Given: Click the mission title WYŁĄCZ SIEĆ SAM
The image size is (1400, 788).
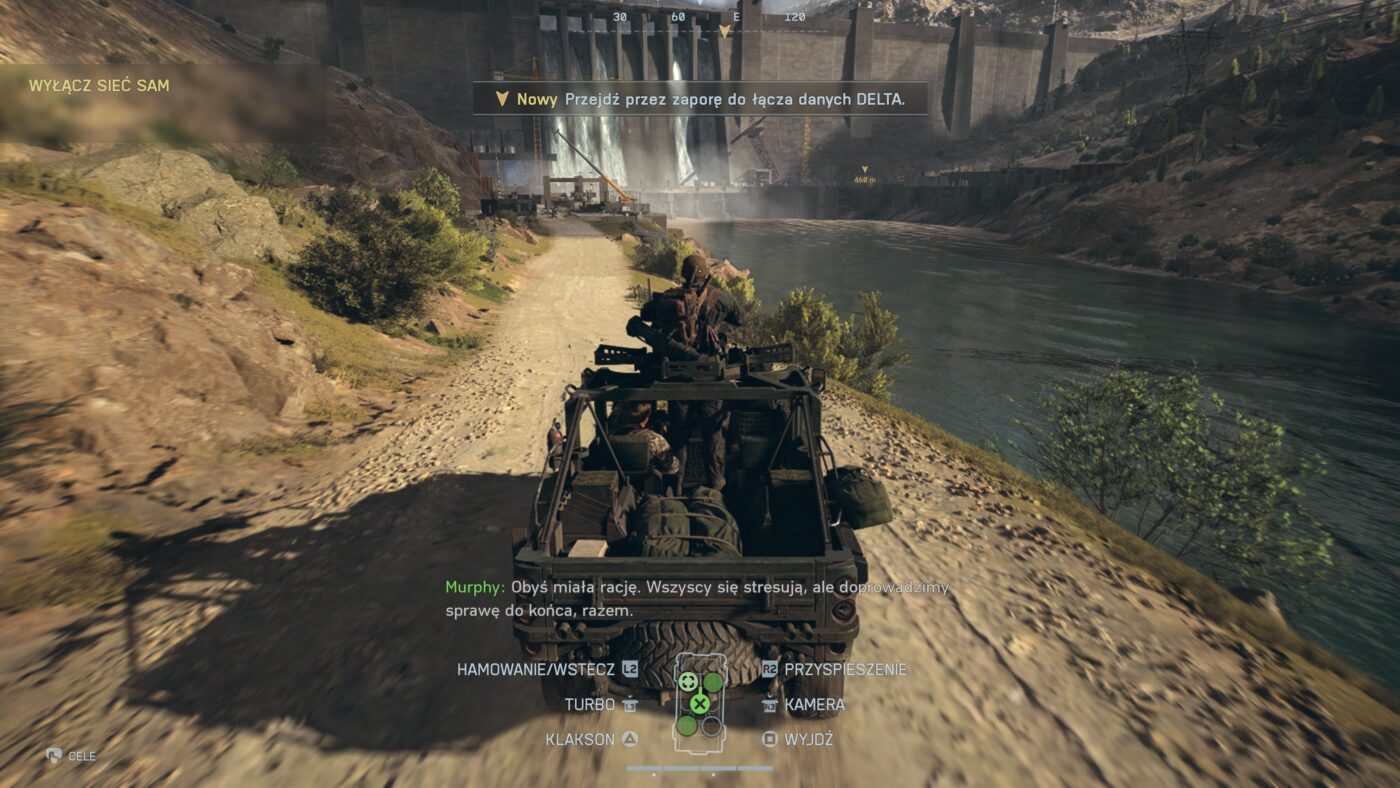Looking at the screenshot, I should pos(99,86).
